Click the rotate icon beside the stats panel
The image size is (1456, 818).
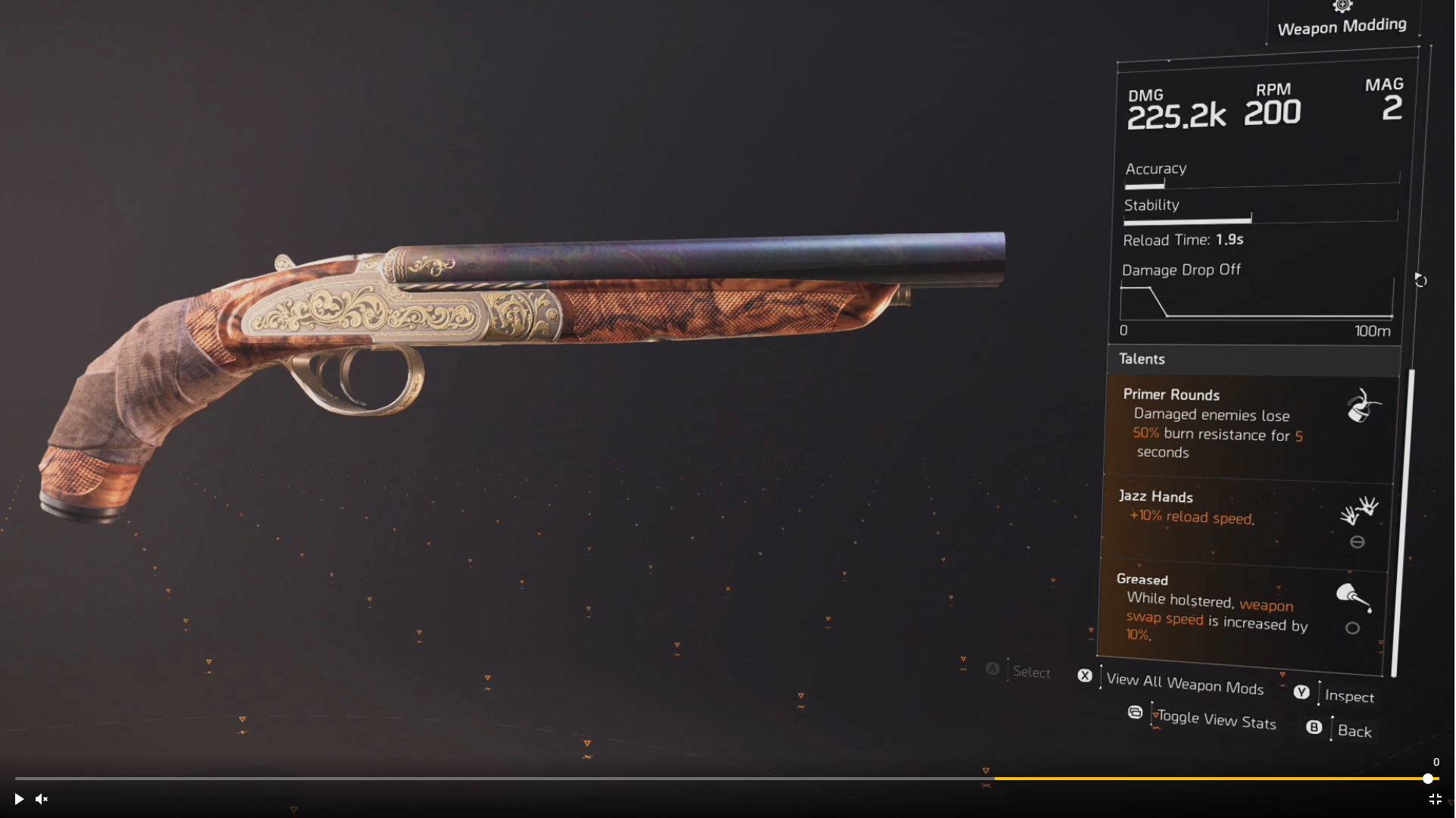[1420, 281]
